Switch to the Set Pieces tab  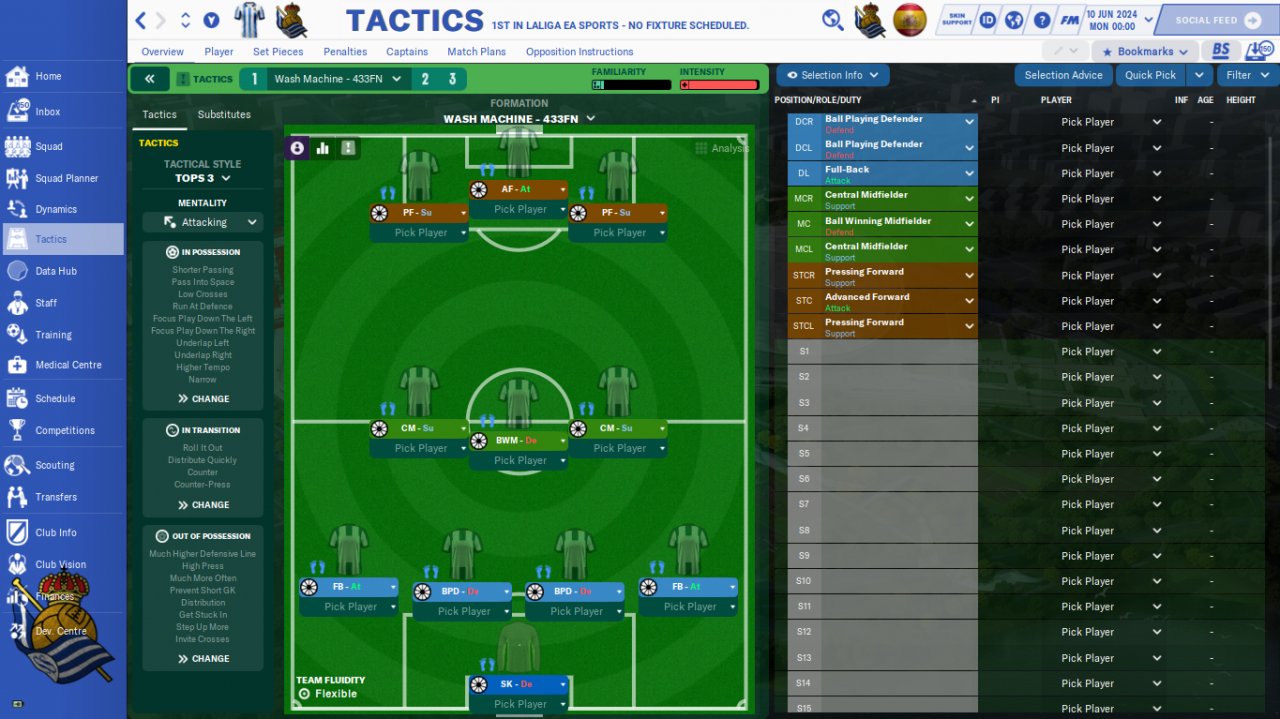(x=278, y=52)
